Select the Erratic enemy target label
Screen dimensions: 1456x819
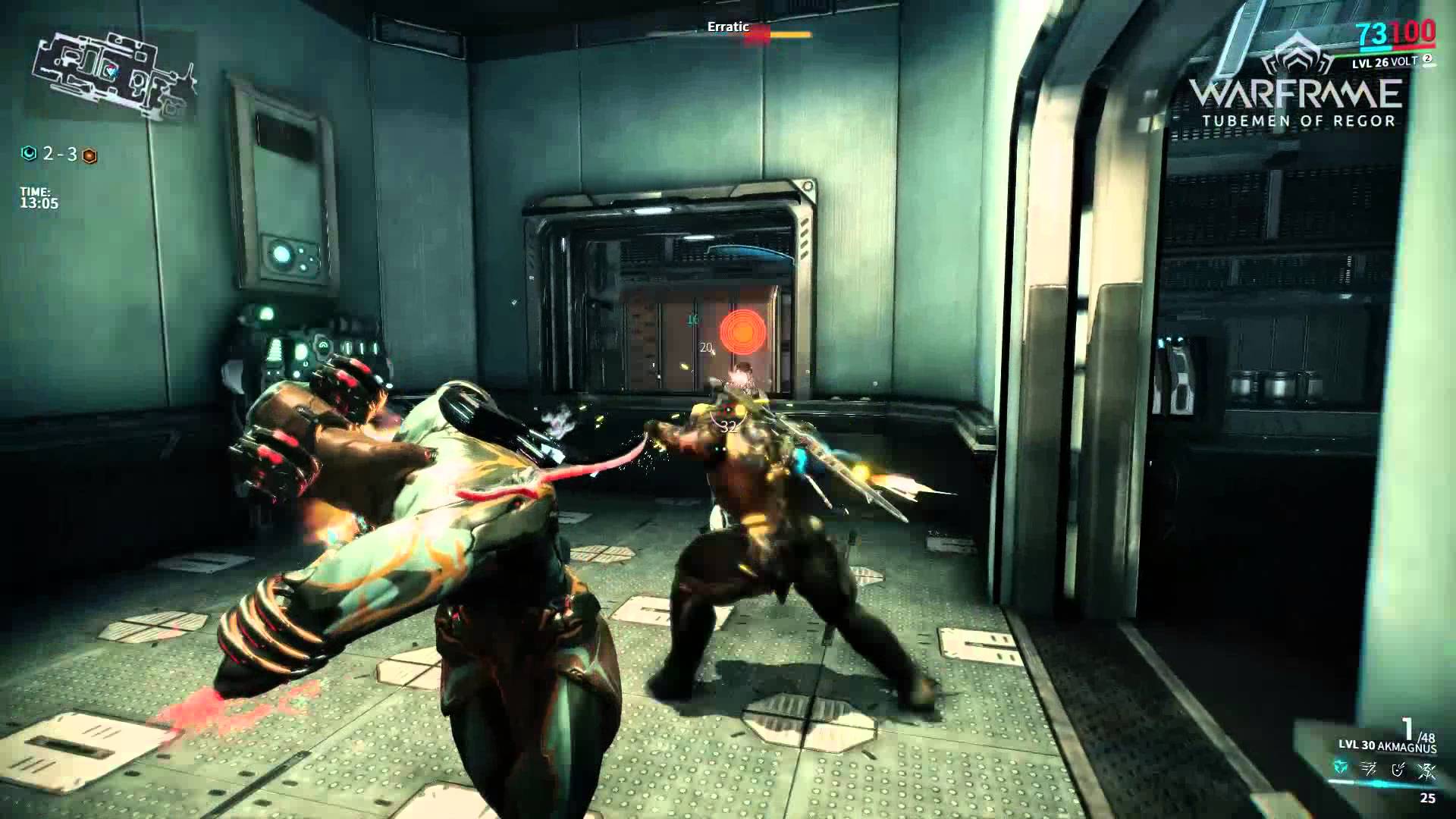click(728, 27)
